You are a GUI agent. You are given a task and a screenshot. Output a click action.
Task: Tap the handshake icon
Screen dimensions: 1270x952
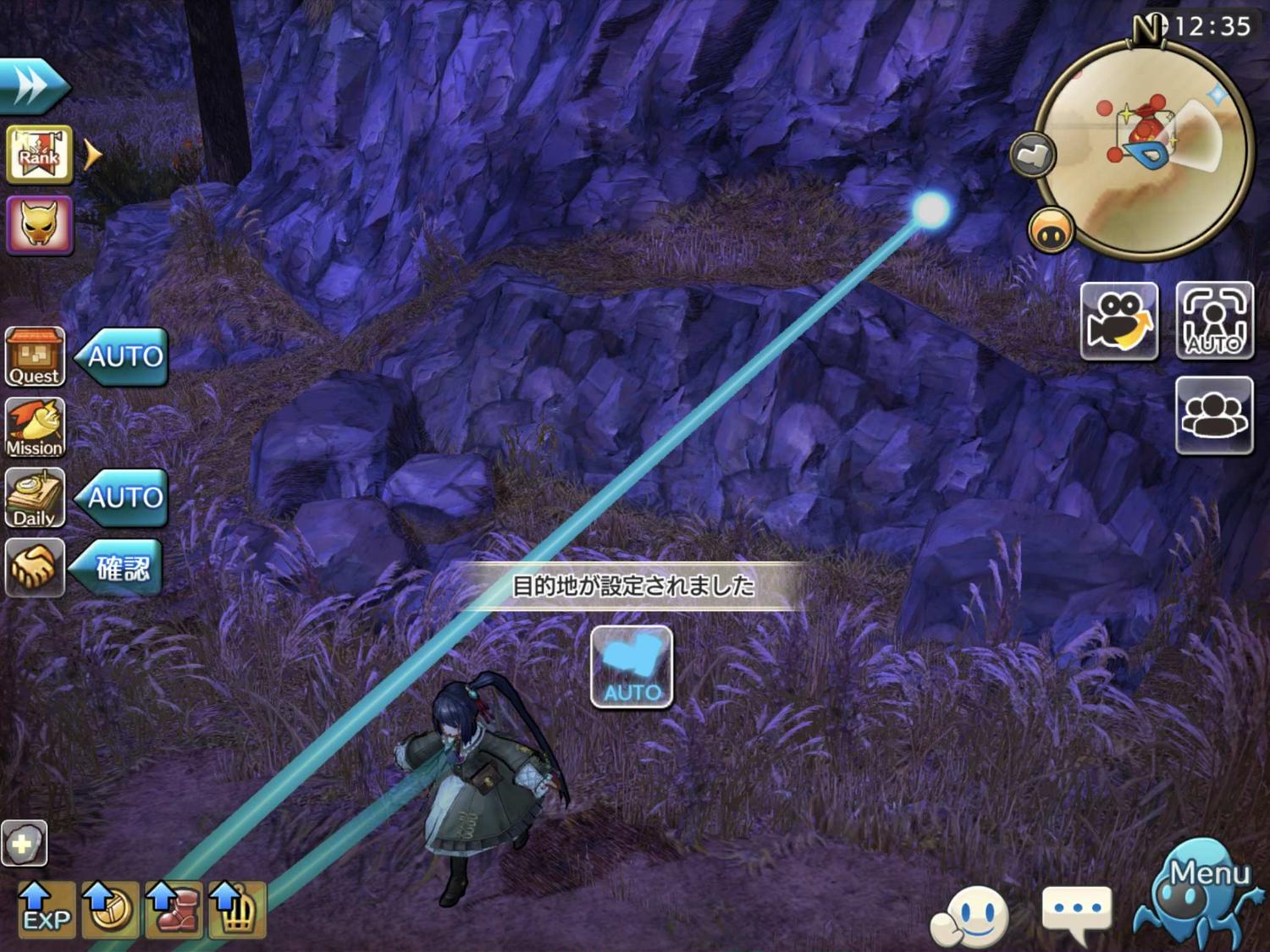coord(35,567)
